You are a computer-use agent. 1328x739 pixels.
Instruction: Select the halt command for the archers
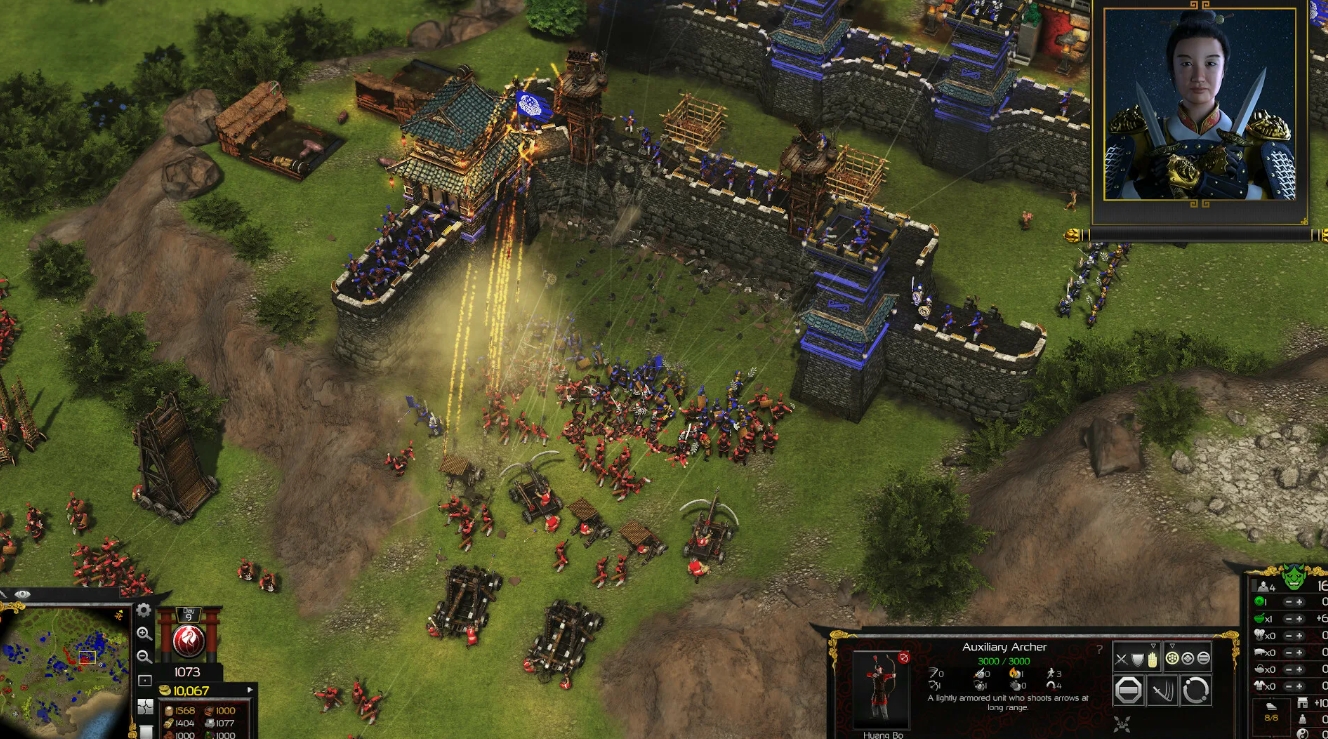click(1128, 691)
